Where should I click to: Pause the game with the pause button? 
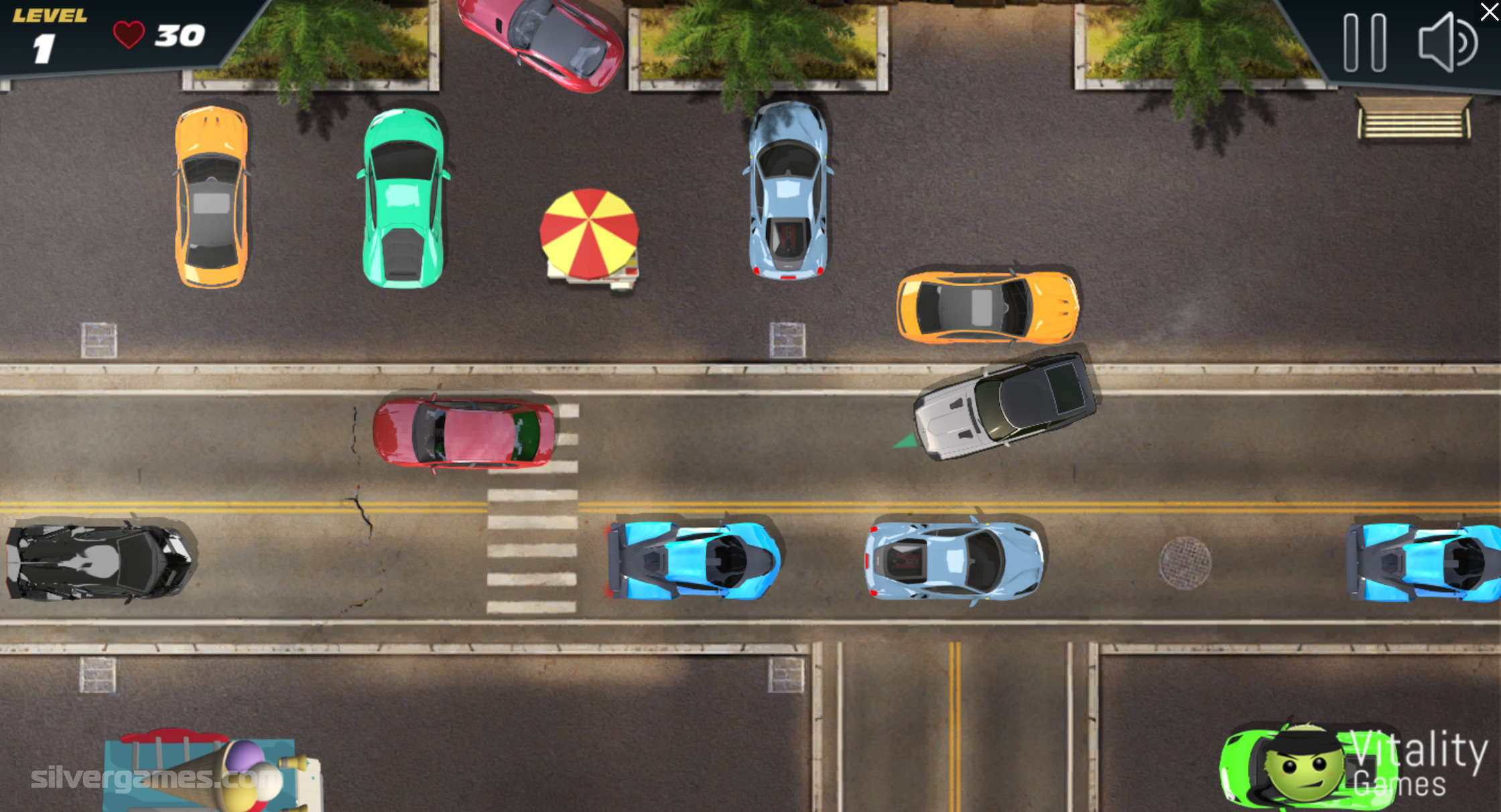click(x=1364, y=43)
